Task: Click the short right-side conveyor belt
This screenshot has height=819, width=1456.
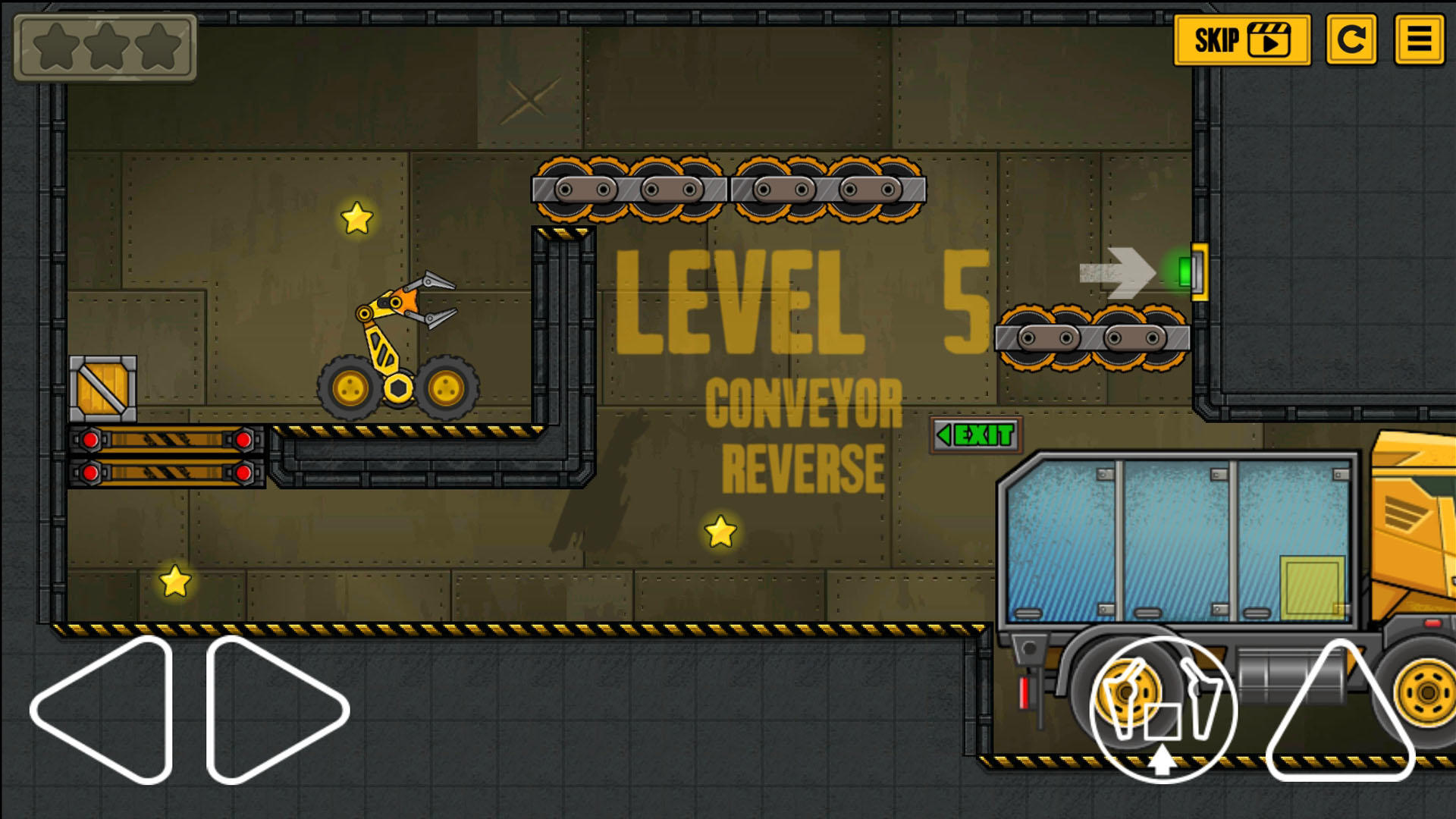Action: click(1092, 337)
